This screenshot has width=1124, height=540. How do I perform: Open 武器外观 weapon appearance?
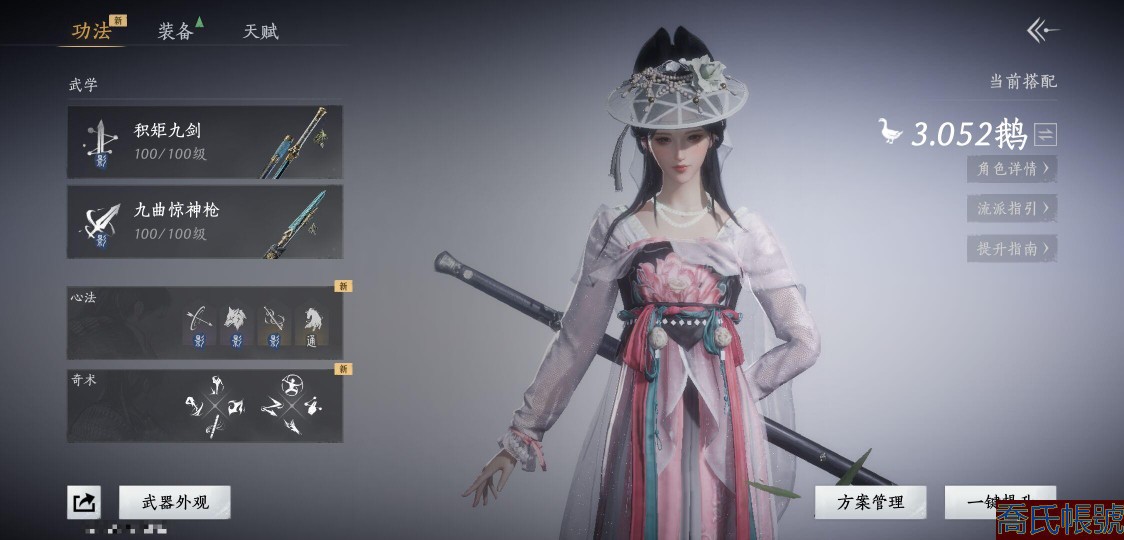coord(174,502)
